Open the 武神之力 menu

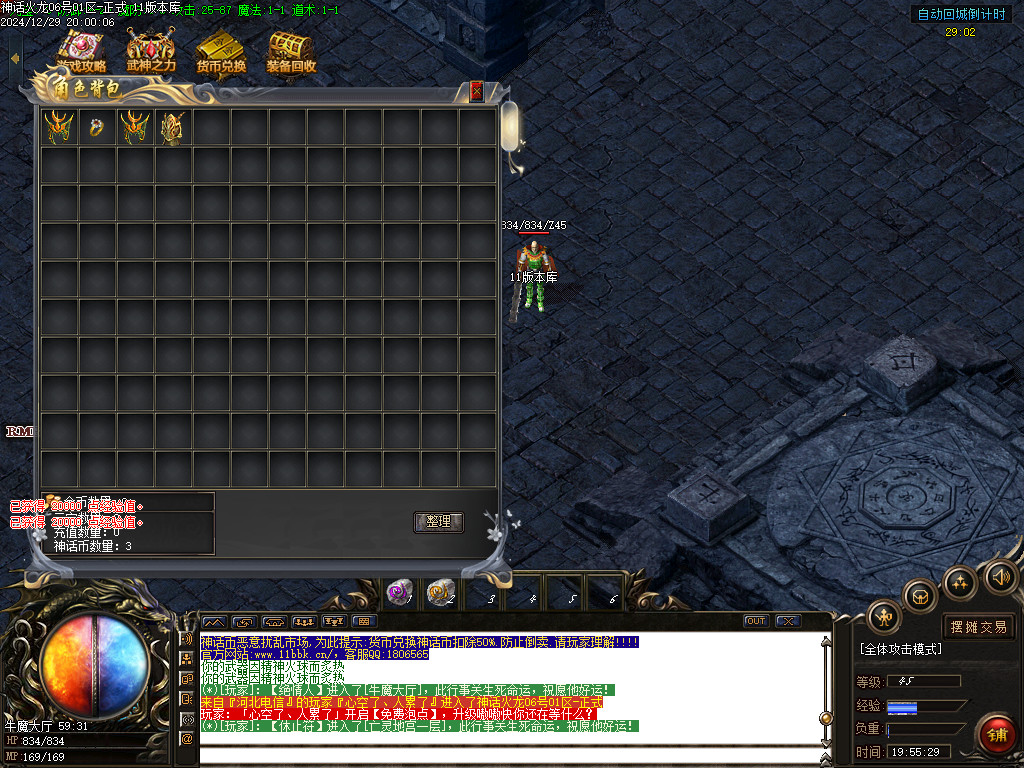click(x=151, y=51)
